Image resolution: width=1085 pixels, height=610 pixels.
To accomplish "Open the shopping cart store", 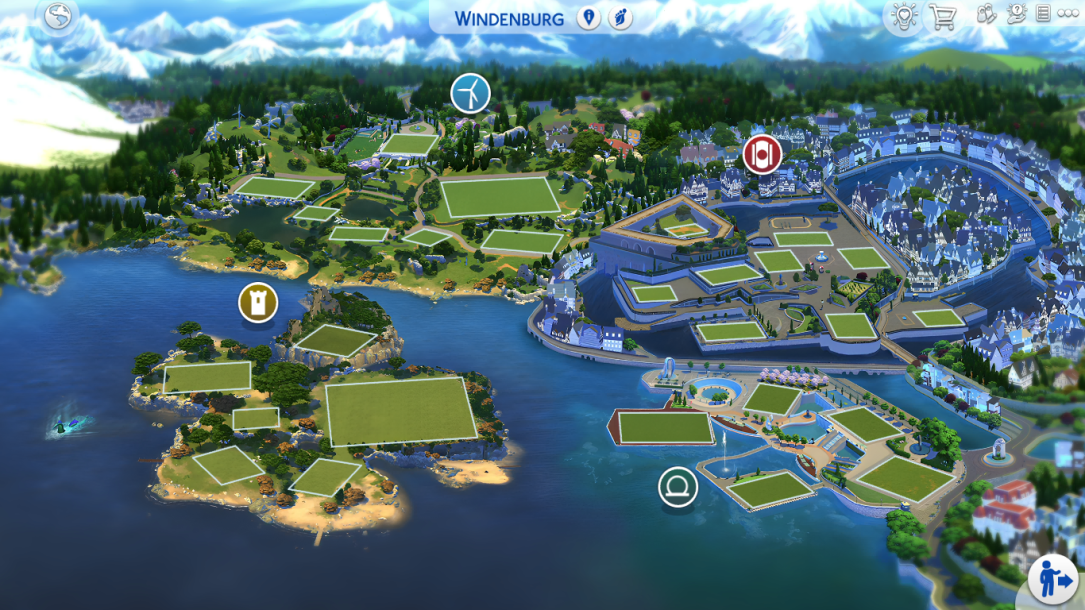I will click(942, 16).
